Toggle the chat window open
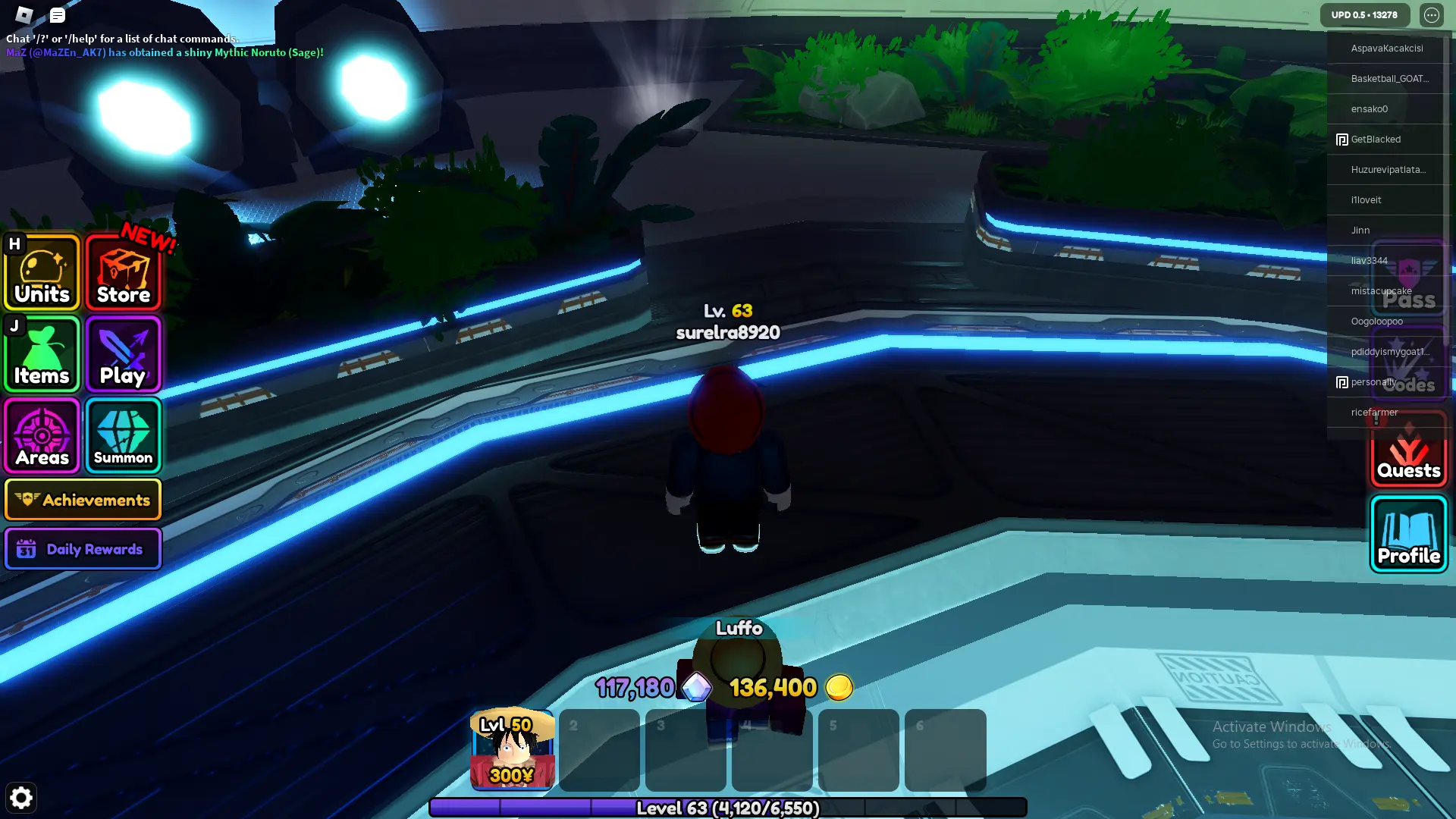The height and width of the screenshot is (819, 1456). click(x=57, y=15)
